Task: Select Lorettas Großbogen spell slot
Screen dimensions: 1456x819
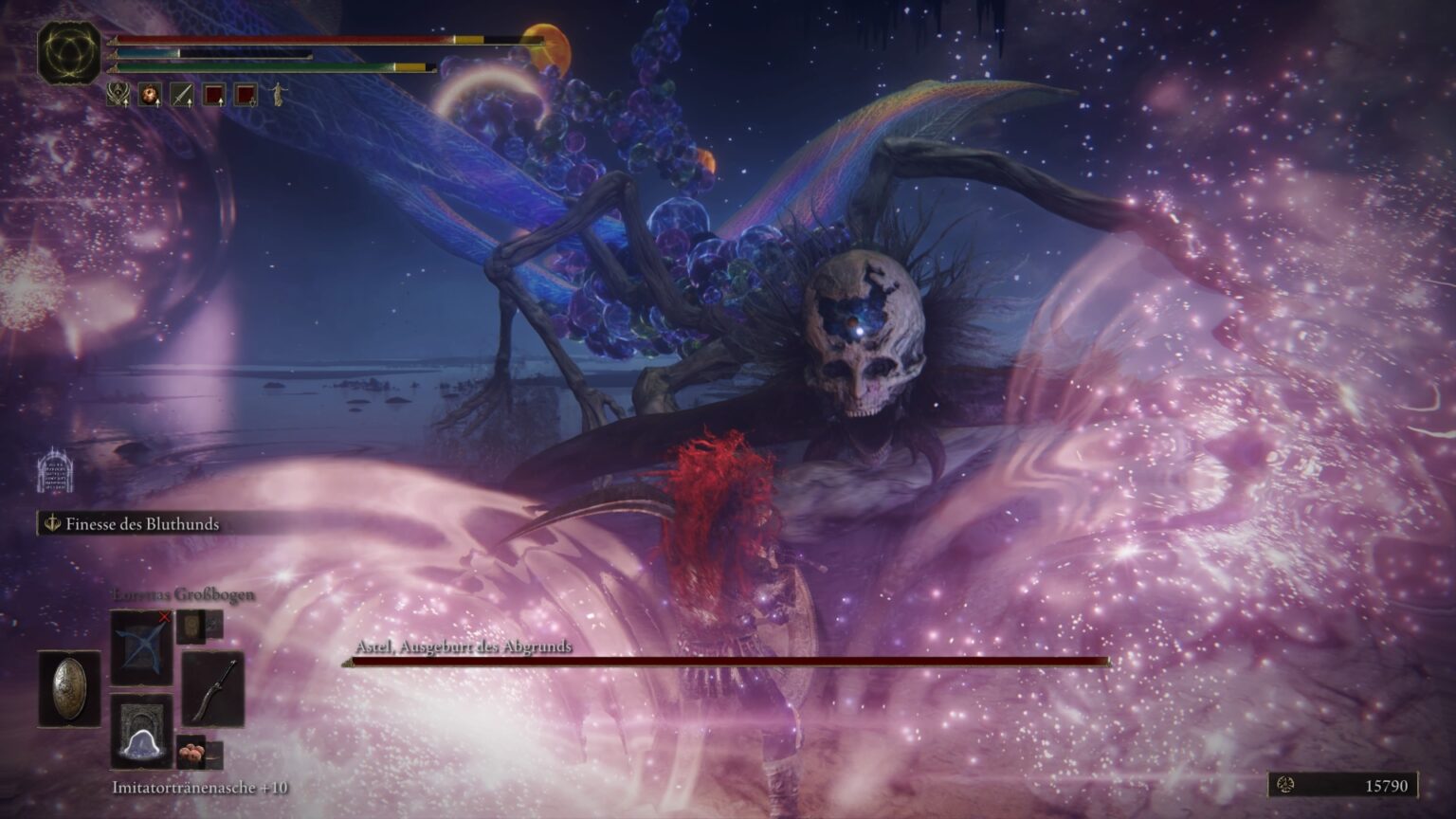Action: [141, 646]
